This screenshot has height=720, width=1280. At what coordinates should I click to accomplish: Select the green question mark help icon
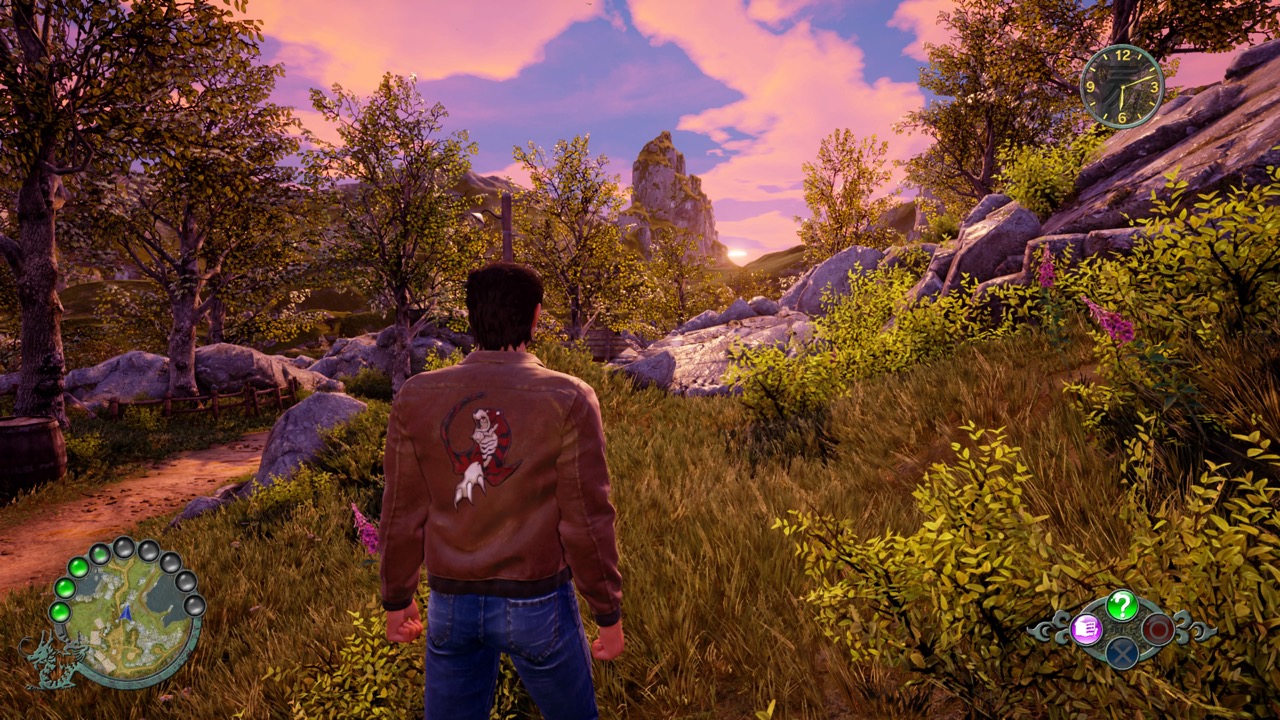tap(1122, 605)
